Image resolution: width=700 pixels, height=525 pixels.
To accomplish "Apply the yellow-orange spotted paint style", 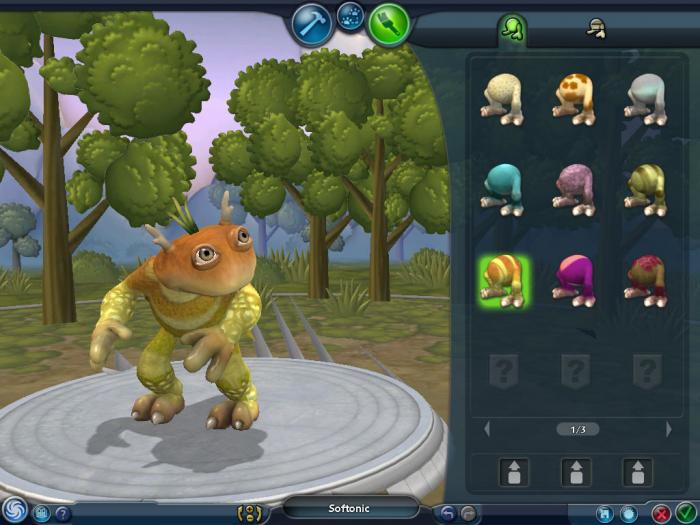I will pyautogui.click(x=574, y=98).
